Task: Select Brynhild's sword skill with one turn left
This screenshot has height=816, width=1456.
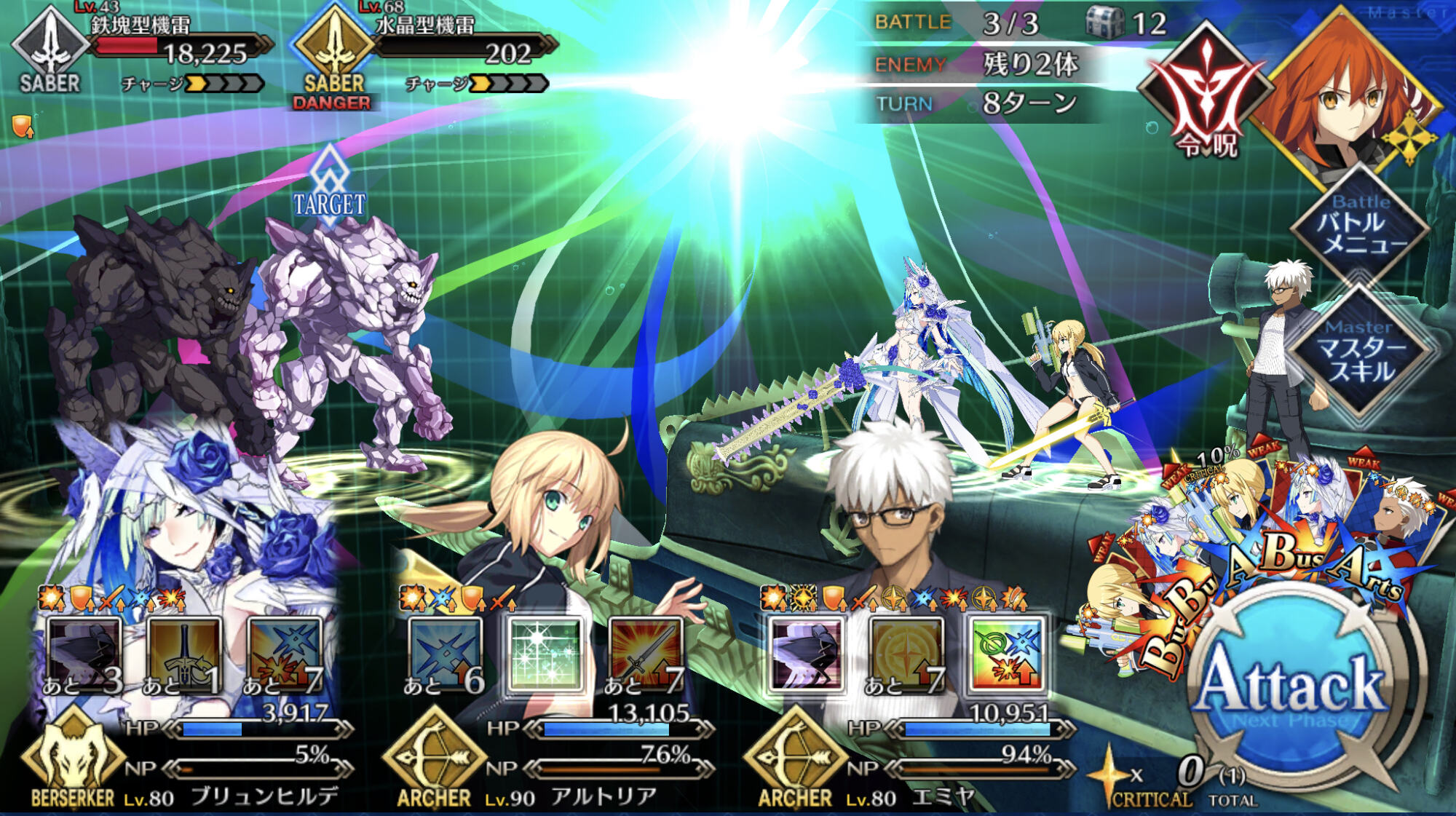Action: (x=183, y=654)
